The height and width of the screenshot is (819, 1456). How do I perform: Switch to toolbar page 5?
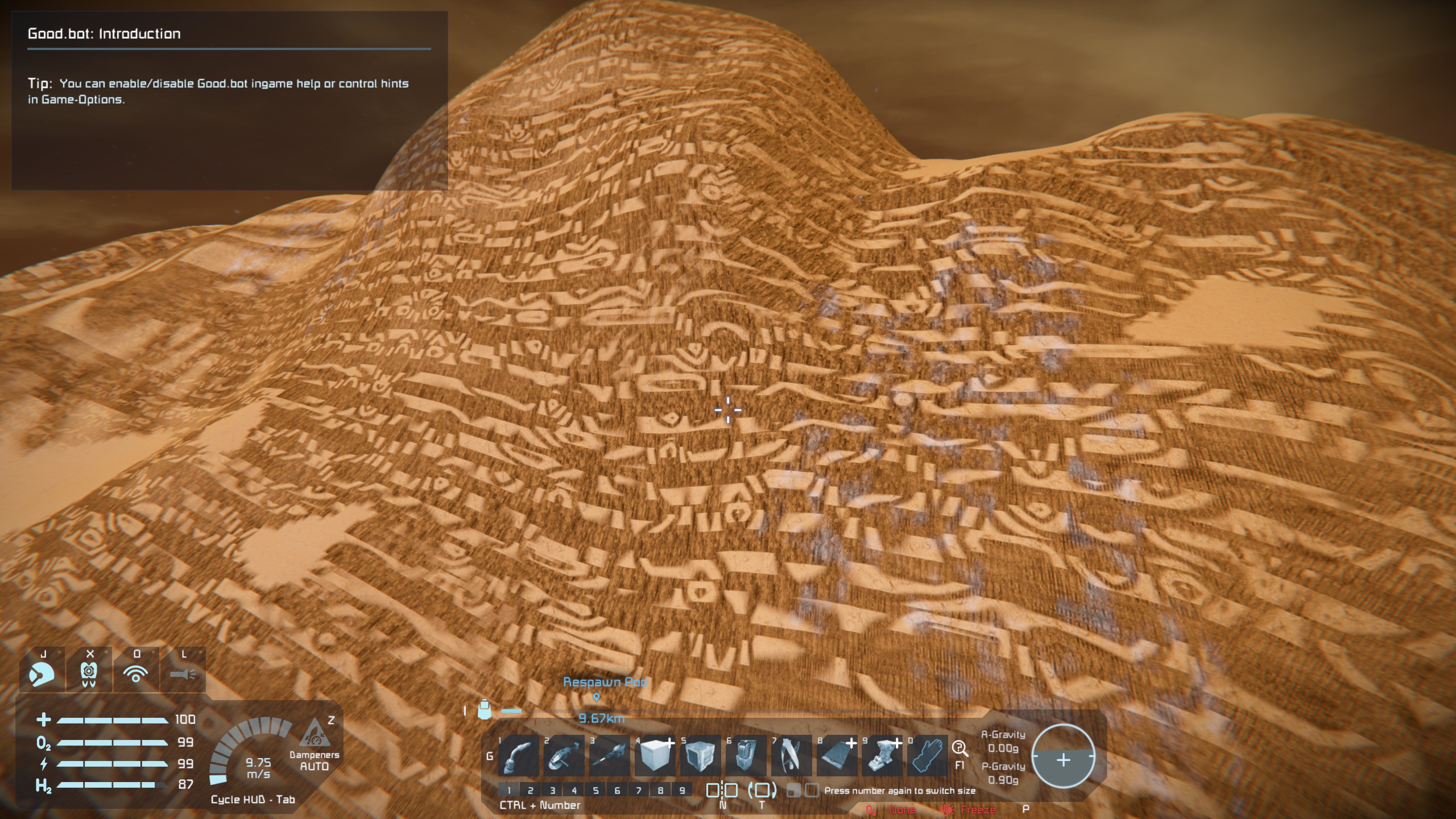click(595, 790)
